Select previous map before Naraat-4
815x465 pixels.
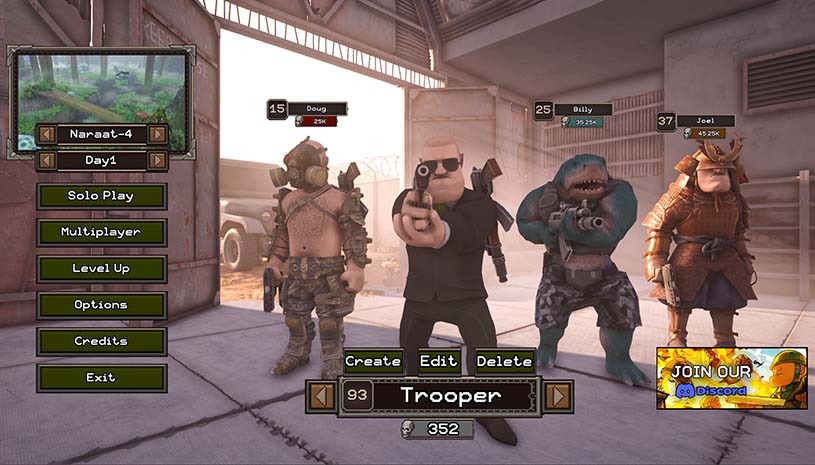coord(46,134)
